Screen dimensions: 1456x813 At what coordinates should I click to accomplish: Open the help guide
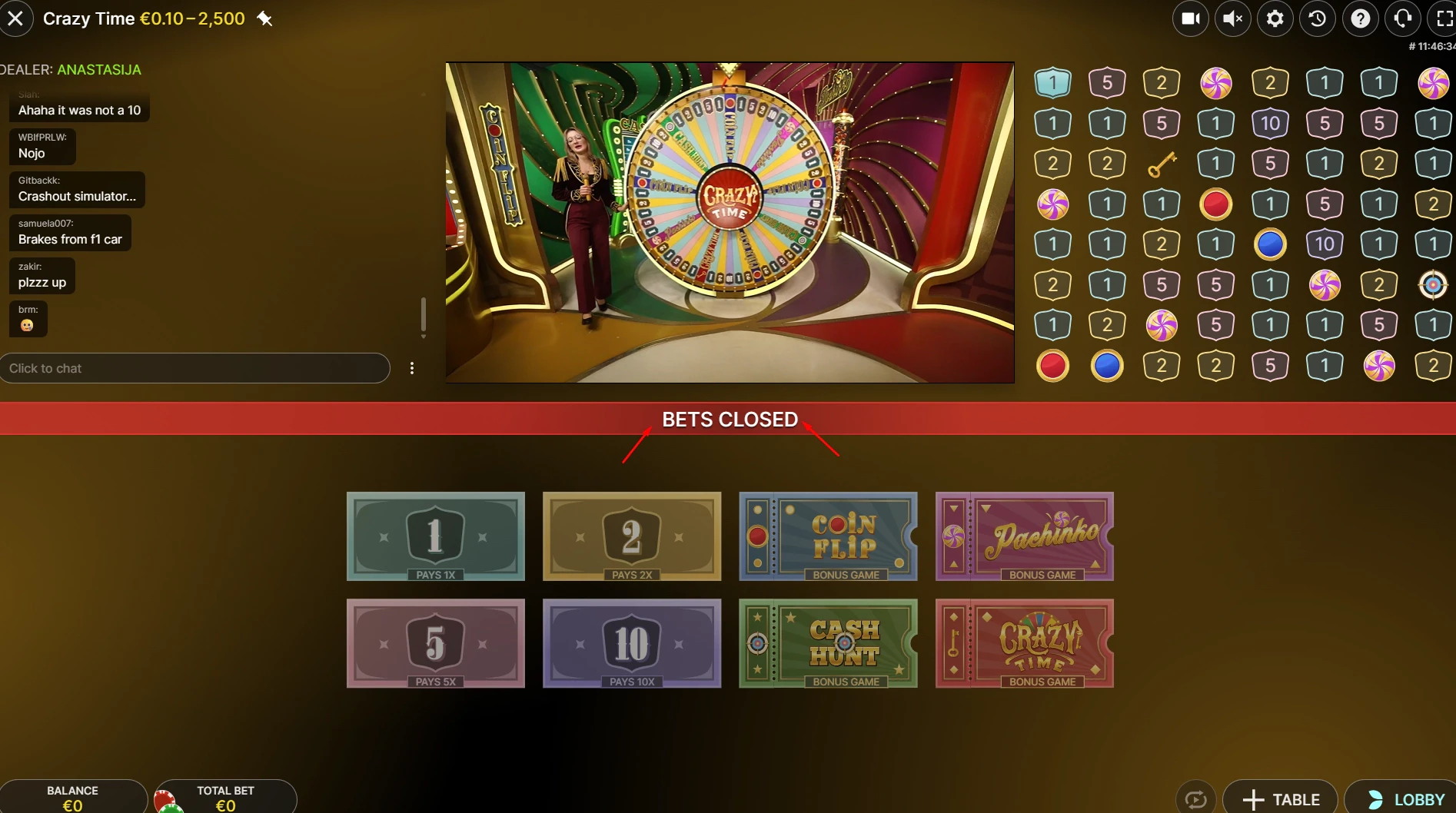(1360, 18)
